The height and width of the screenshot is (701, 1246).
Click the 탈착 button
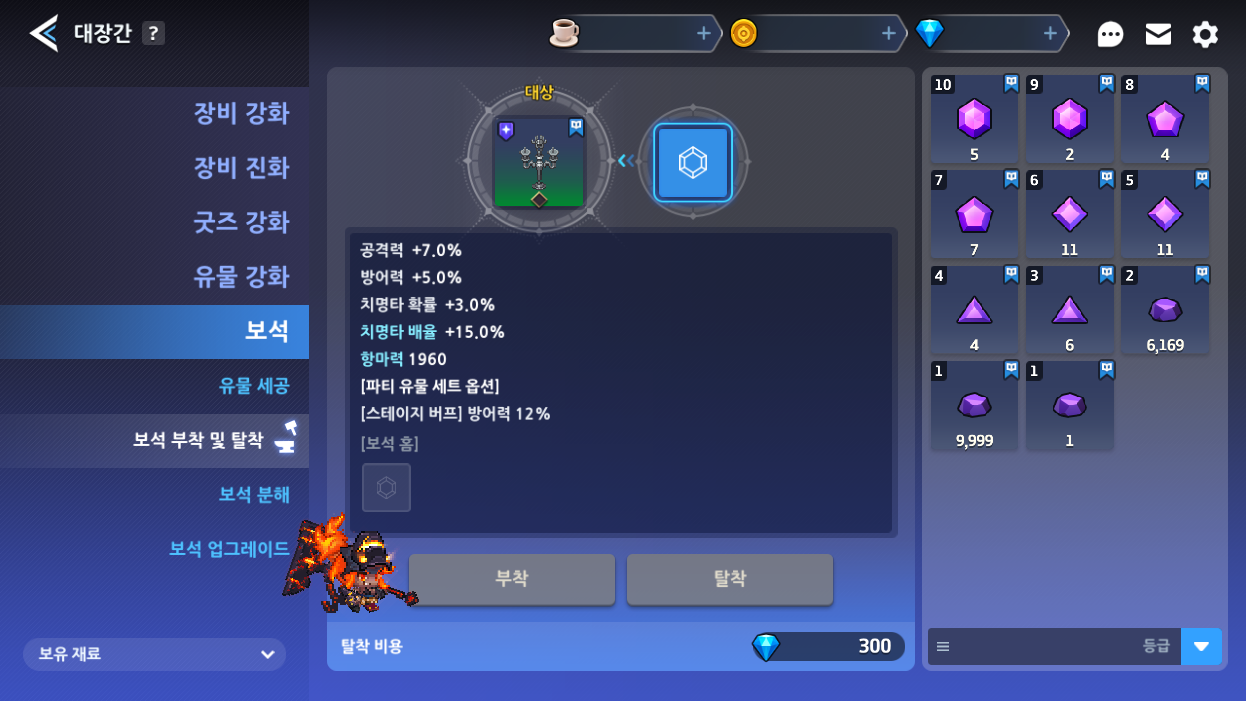tap(729, 579)
